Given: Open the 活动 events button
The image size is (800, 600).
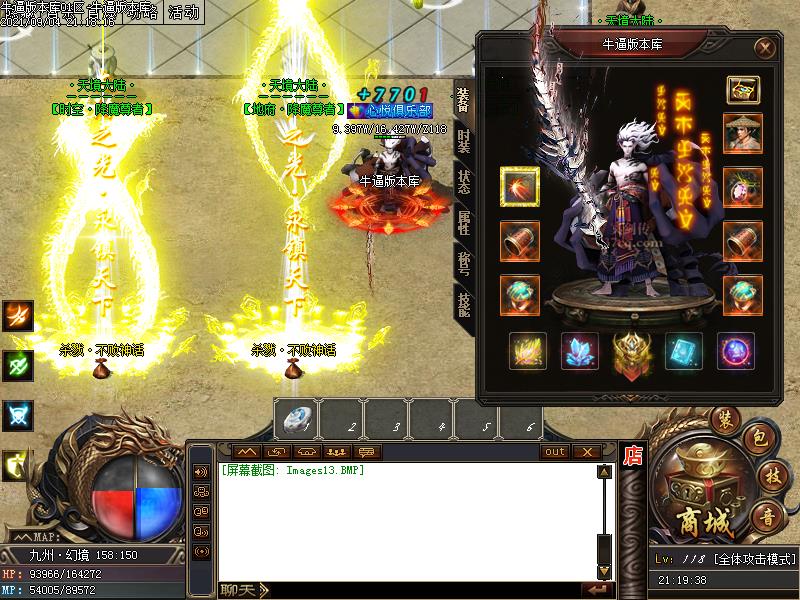Looking at the screenshot, I should pos(184,13).
